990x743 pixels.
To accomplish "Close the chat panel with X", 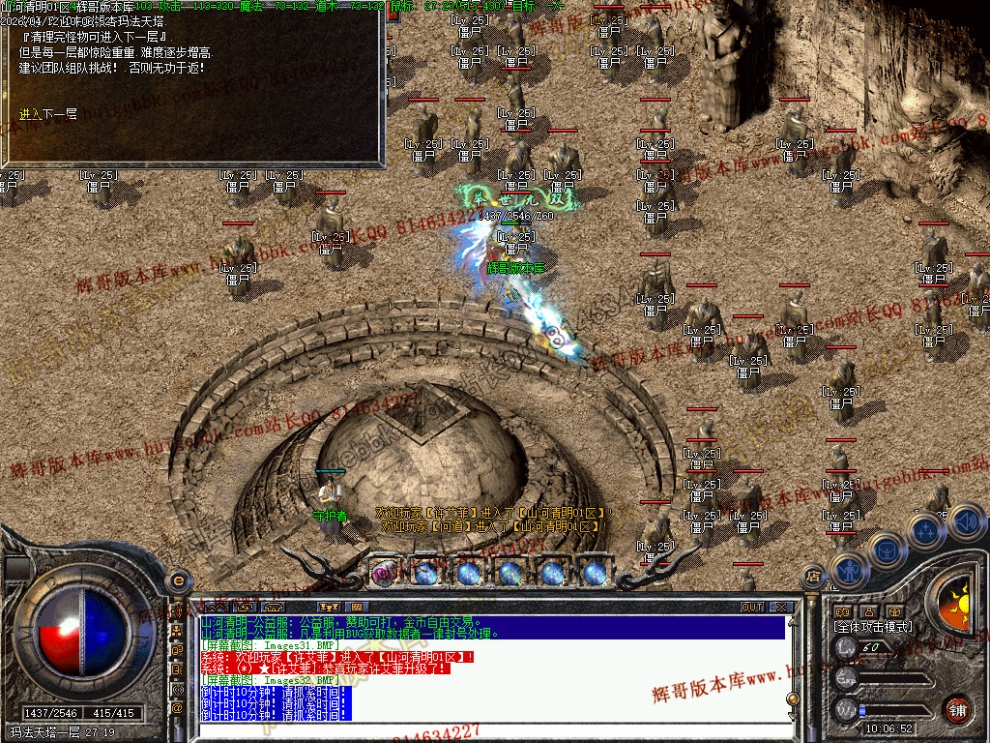I will tap(781, 607).
